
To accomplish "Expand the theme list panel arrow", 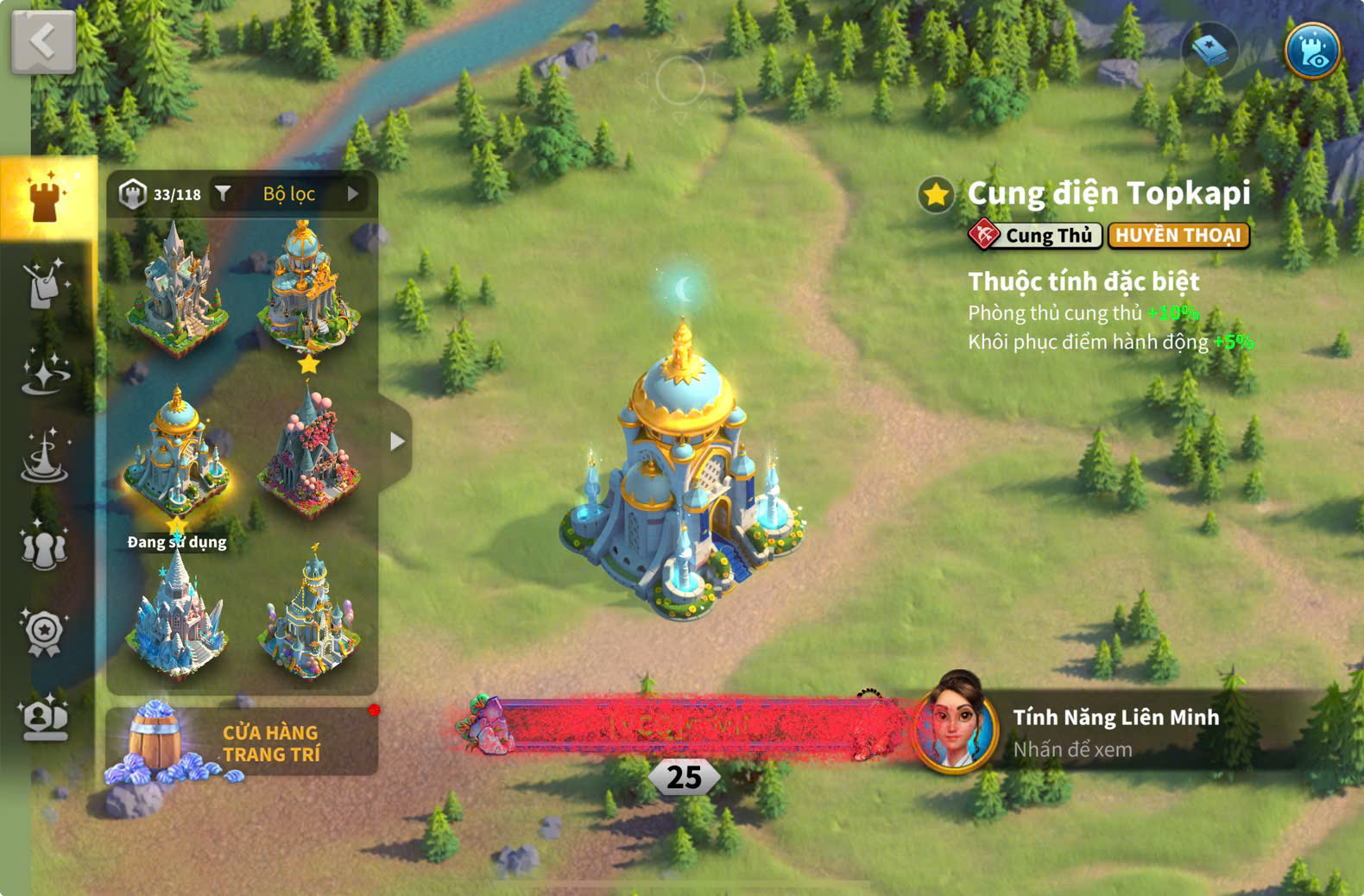I will [x=396, y=441].
